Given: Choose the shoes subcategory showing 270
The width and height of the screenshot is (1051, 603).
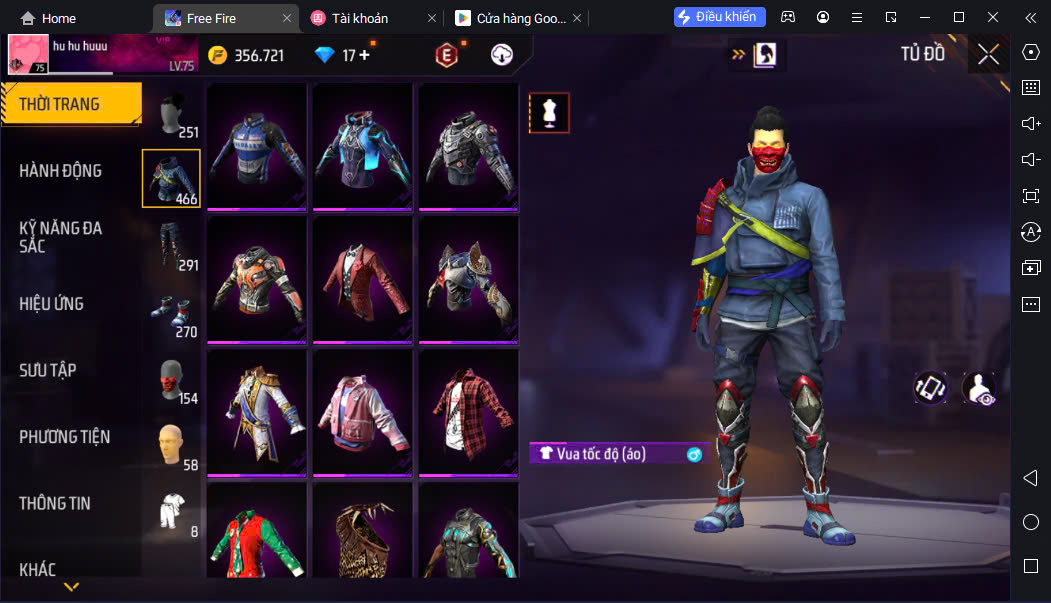Looking at the screenshot, I should click(172, 313).
